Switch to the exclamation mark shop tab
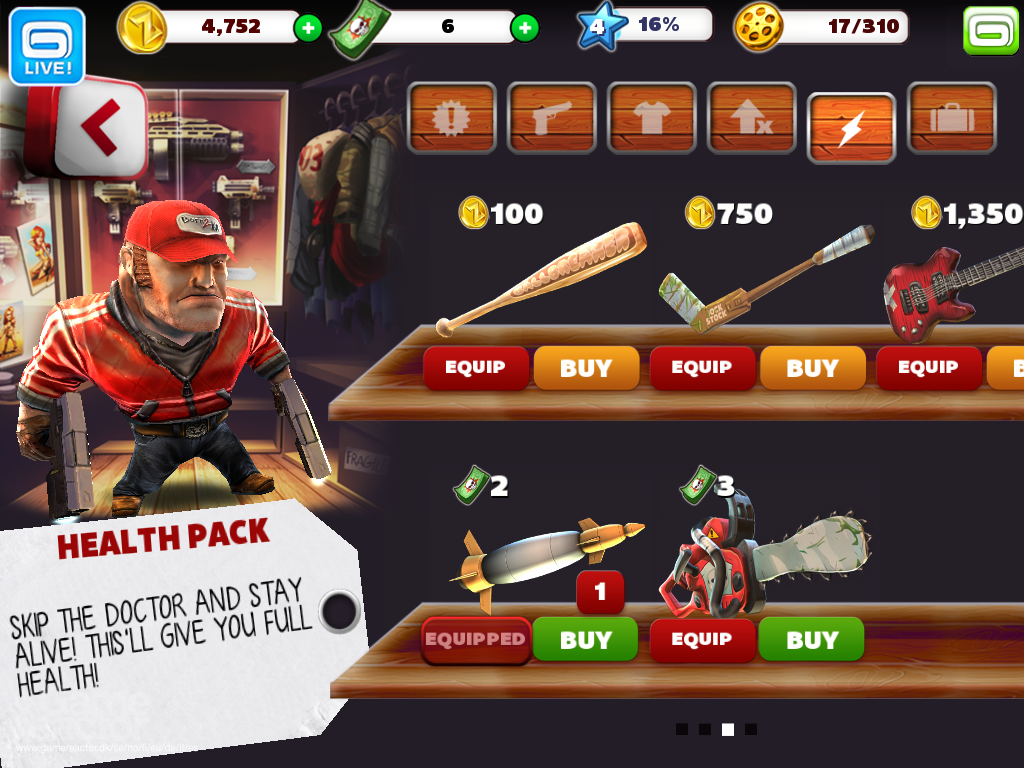 (x=452, y=118)
